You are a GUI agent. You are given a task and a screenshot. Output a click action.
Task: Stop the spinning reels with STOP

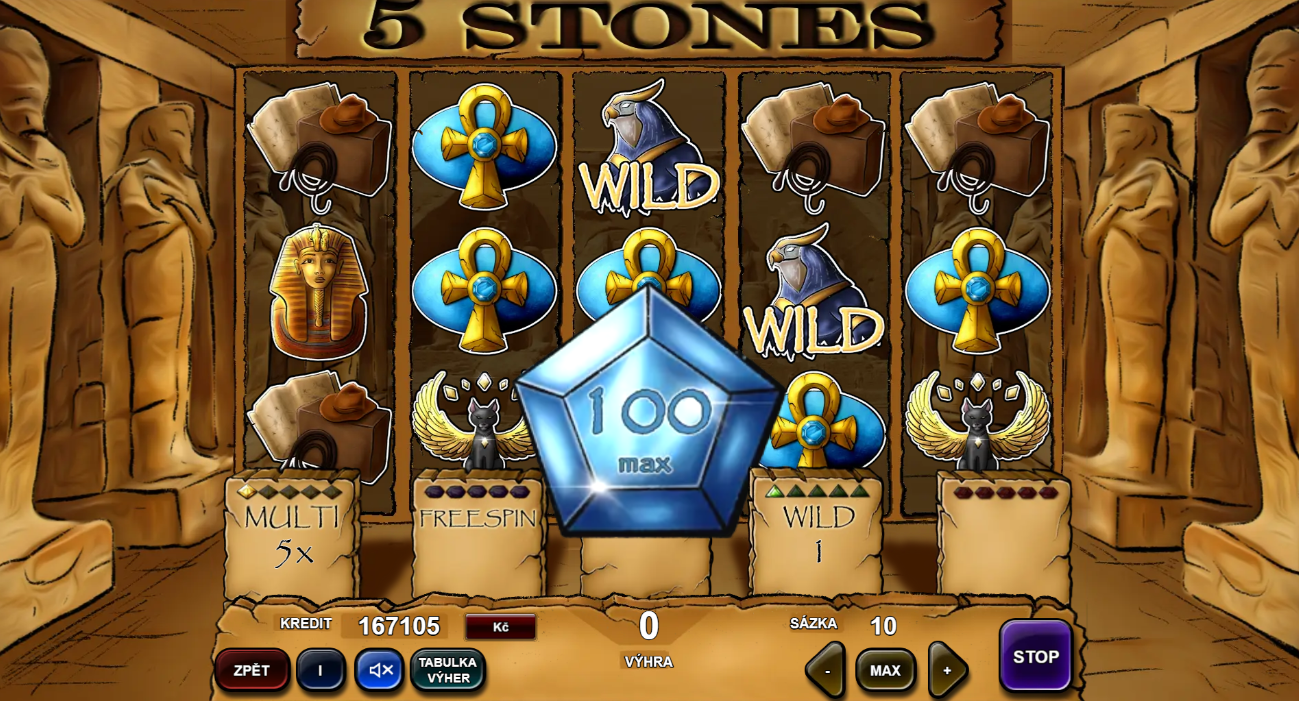point(1035,656)
